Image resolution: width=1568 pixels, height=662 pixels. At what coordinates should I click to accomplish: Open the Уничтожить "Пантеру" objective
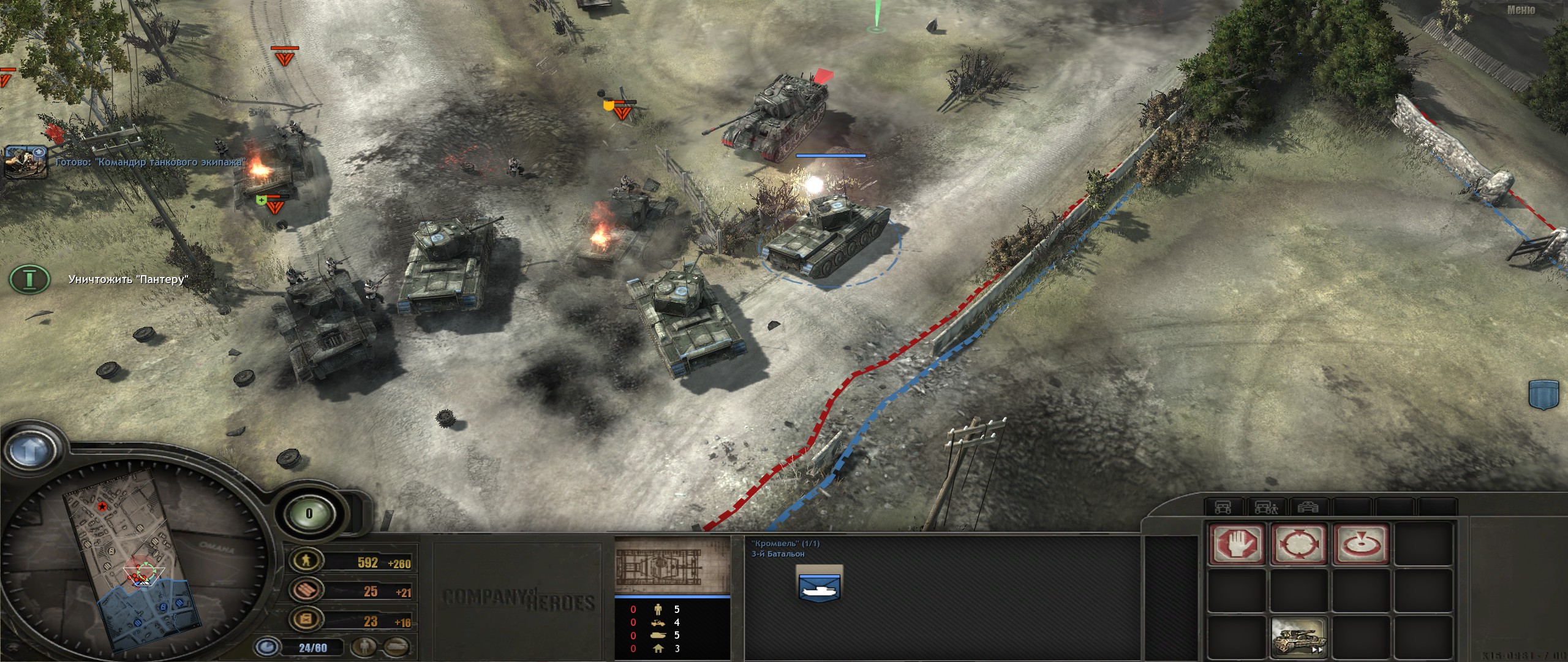[29, 280]
